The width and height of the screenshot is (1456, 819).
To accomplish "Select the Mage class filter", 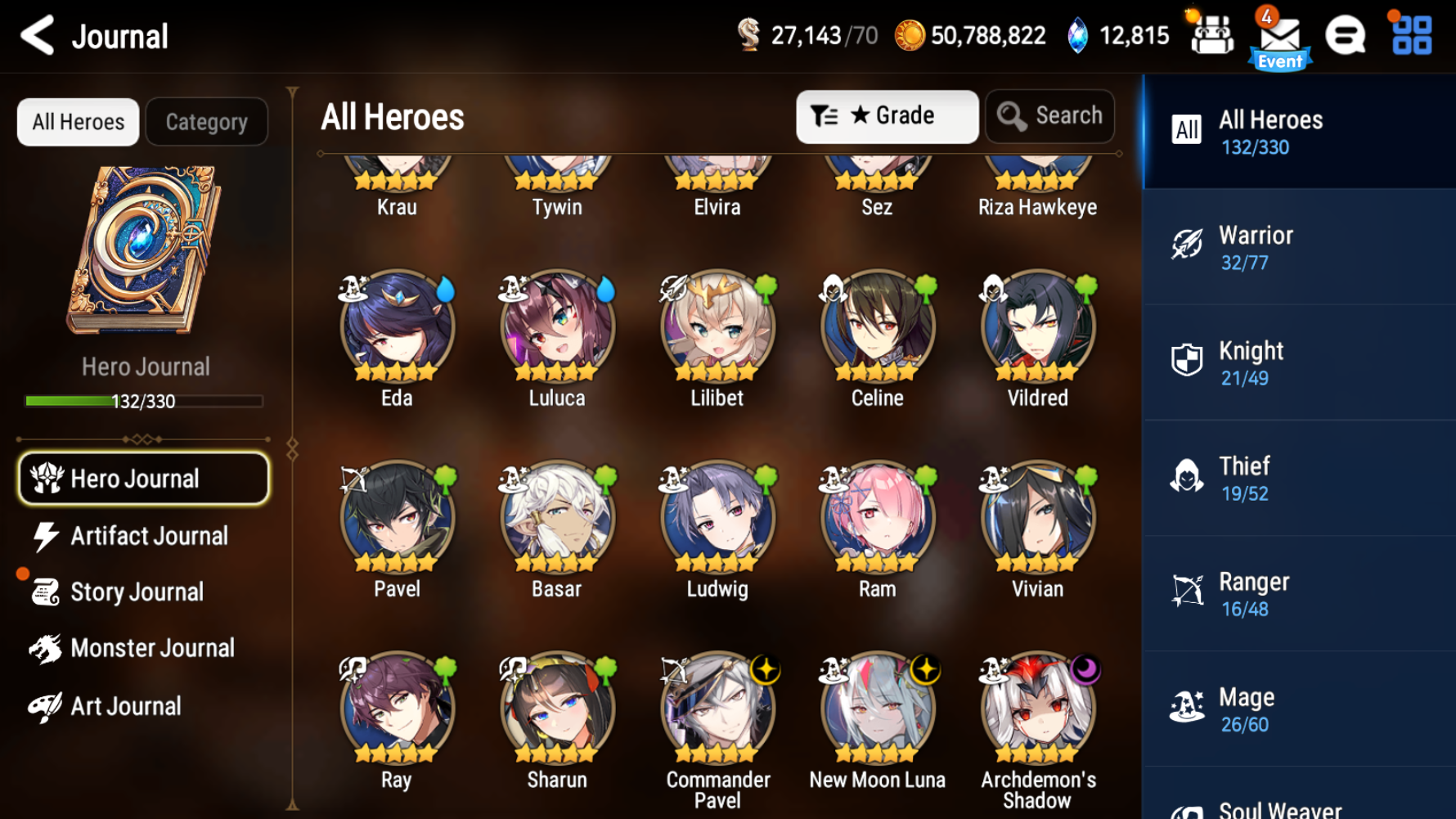I will (1299, 707).
